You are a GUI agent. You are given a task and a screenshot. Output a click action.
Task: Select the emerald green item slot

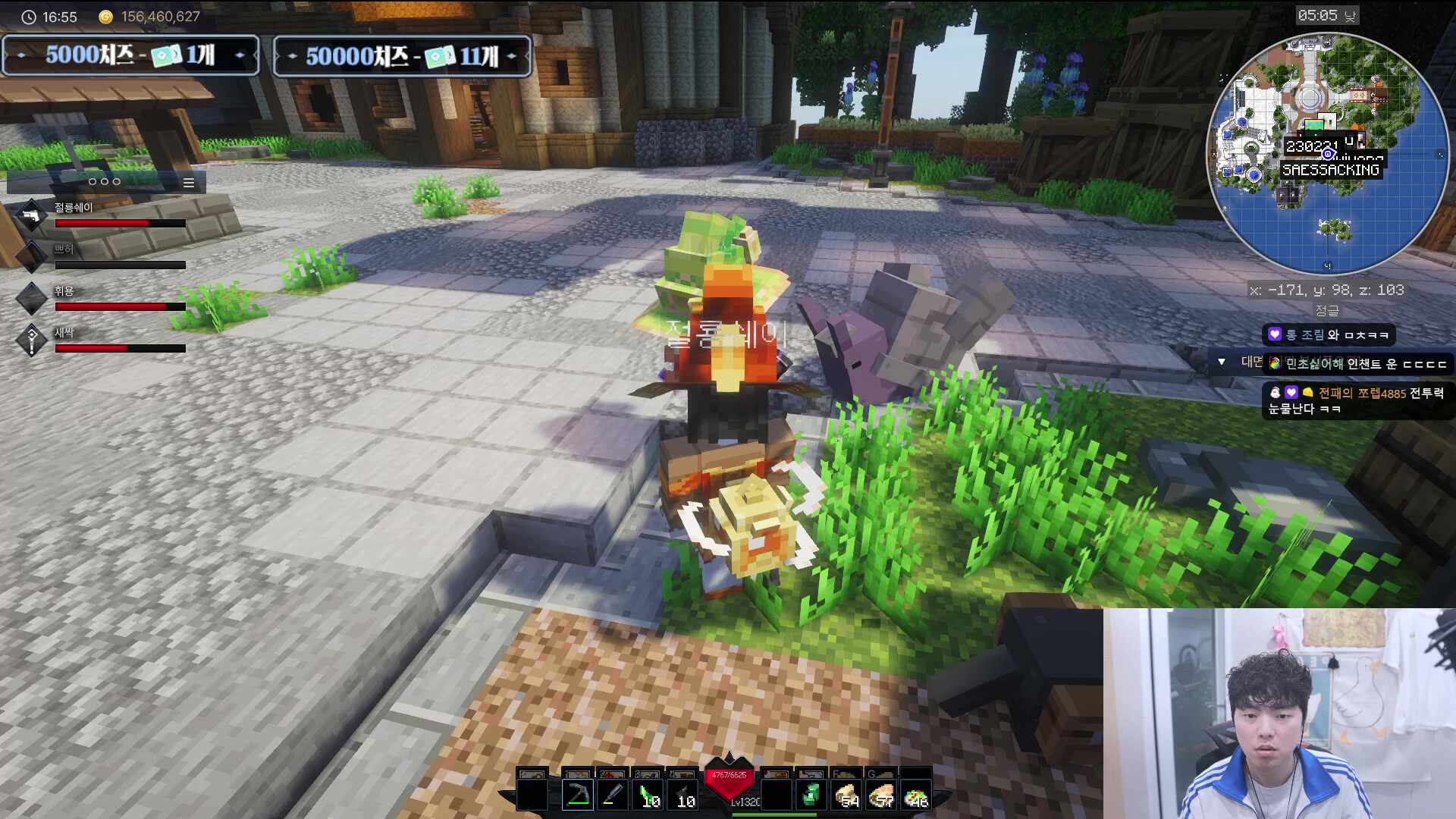(x=811, y=795)
